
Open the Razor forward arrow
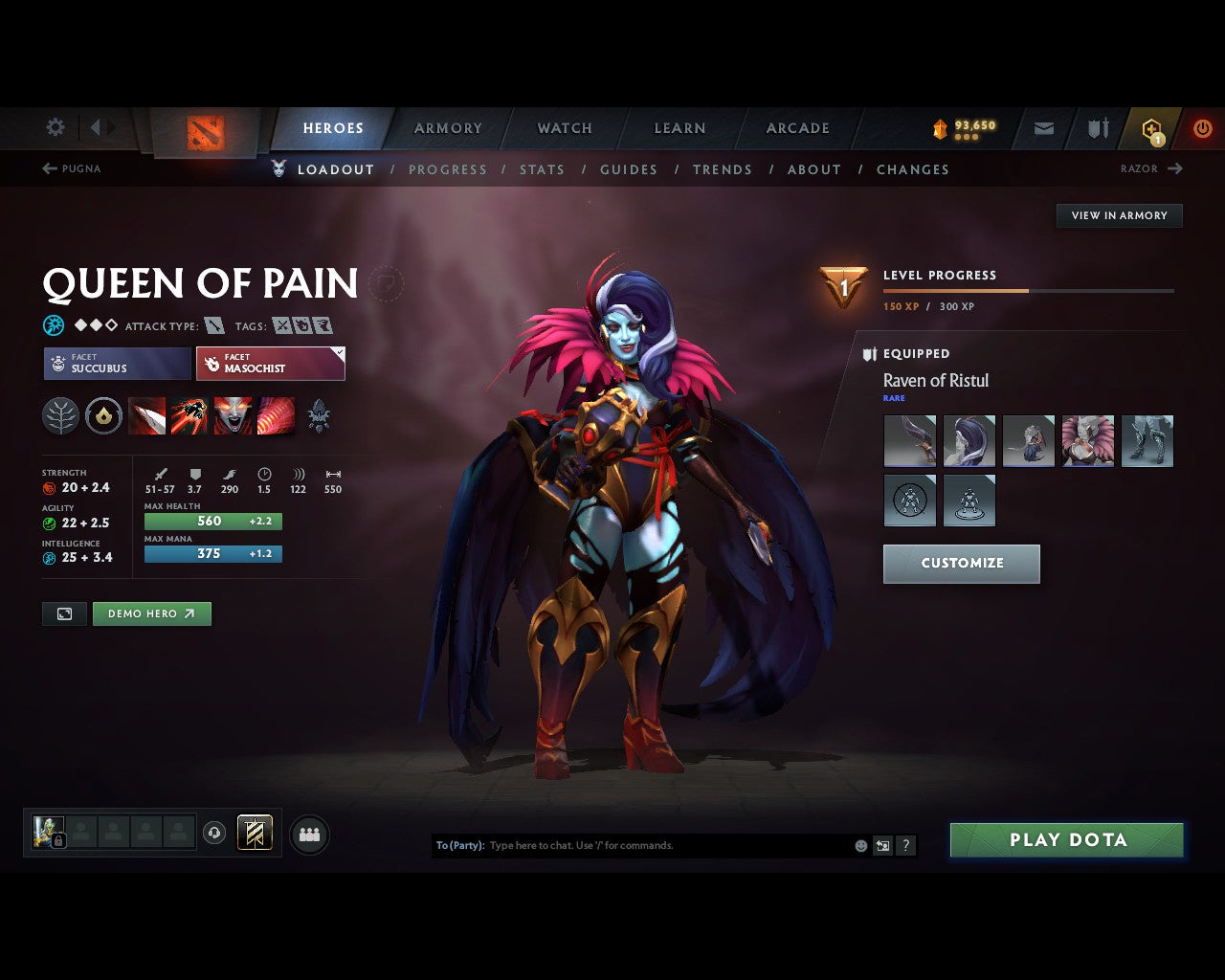pyautogui.click(x=1175, y=168)
